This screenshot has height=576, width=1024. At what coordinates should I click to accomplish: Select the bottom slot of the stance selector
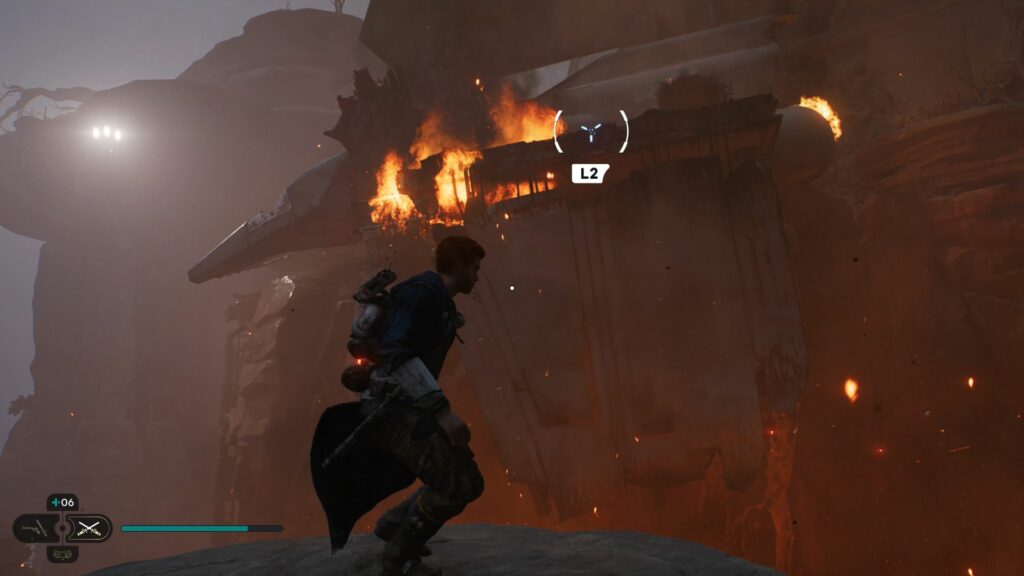(62, 553)
